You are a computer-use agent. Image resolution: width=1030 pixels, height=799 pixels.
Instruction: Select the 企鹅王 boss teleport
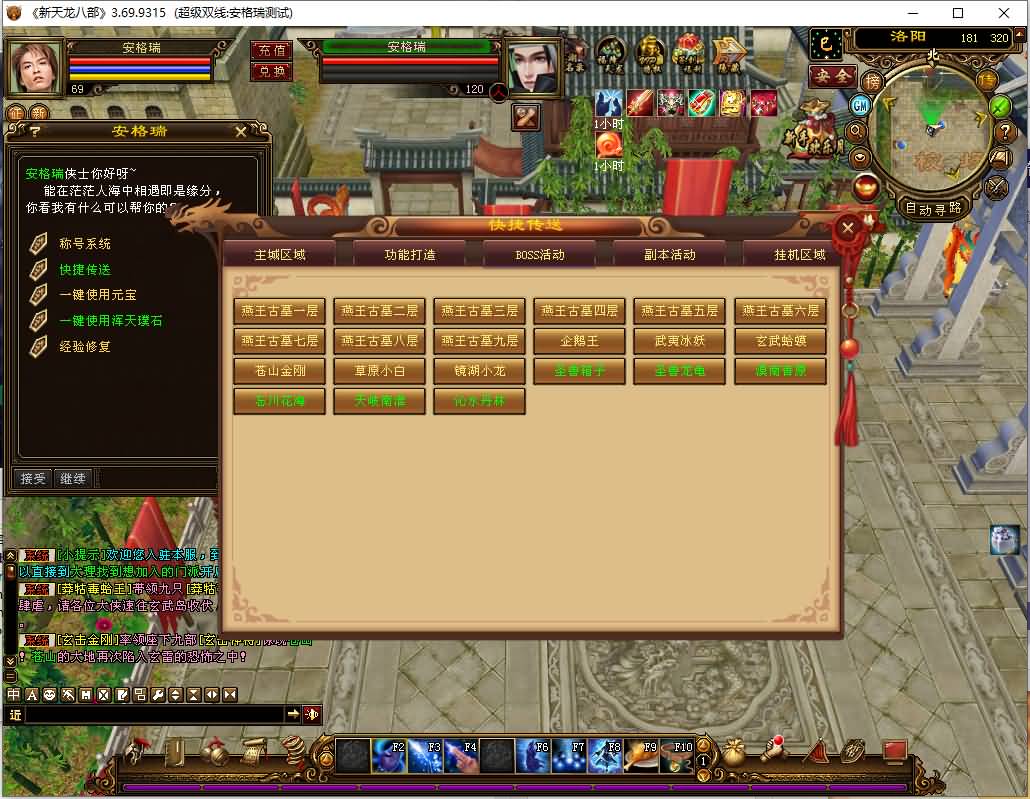(x=579, y=341)
